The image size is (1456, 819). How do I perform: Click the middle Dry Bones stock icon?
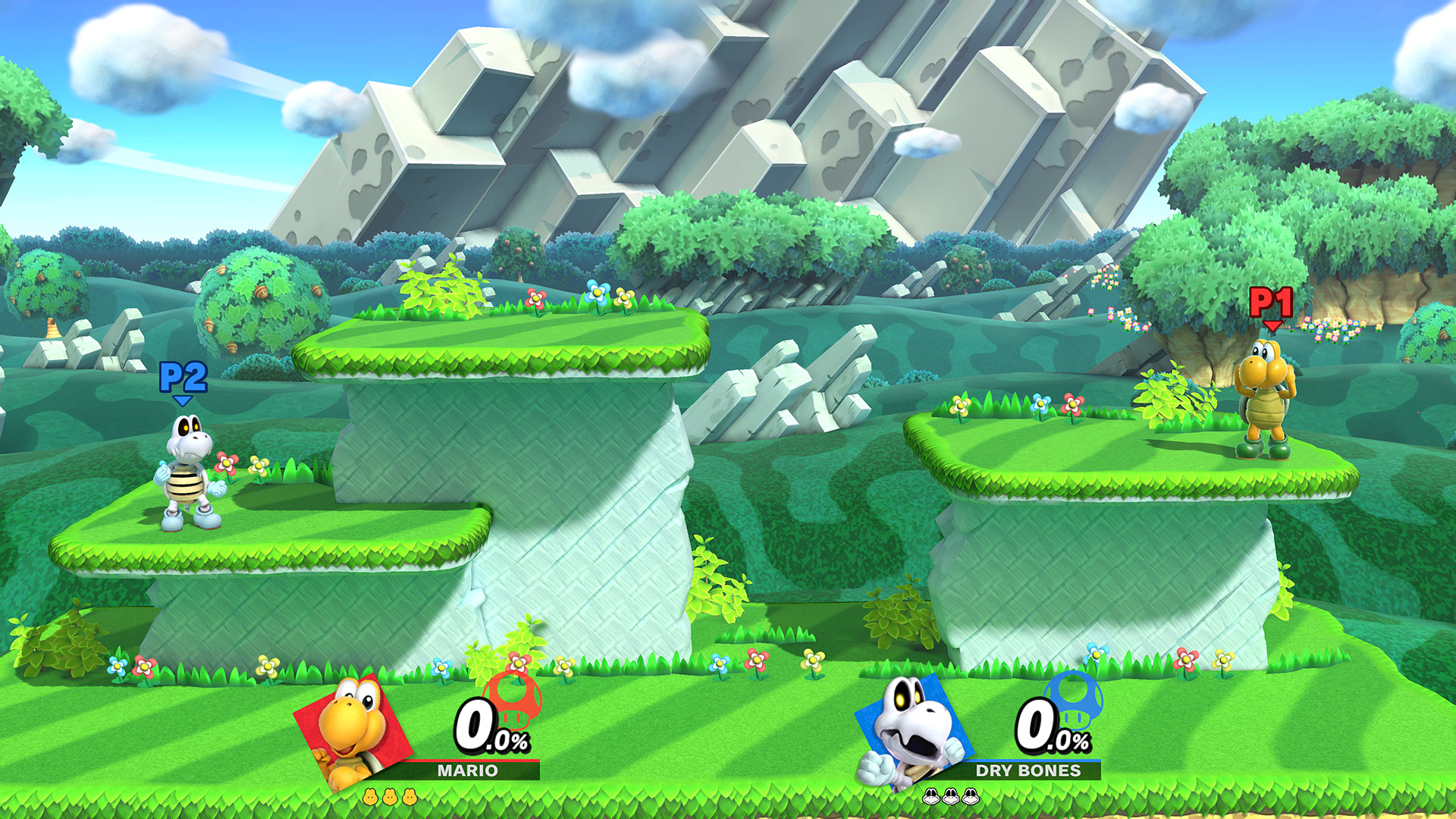coord(951,797)
